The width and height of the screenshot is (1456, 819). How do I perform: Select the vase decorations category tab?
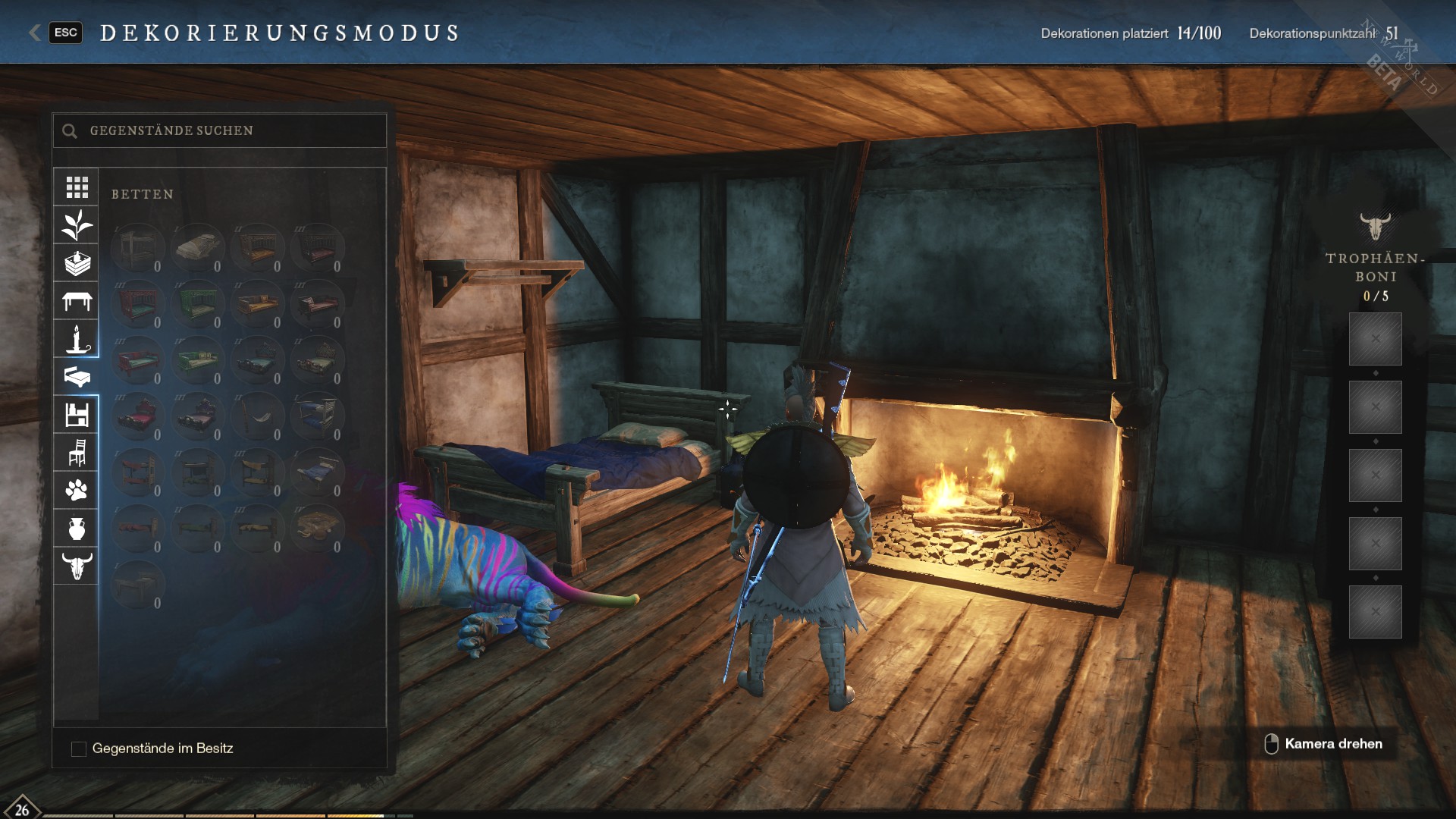pos(77,529)
